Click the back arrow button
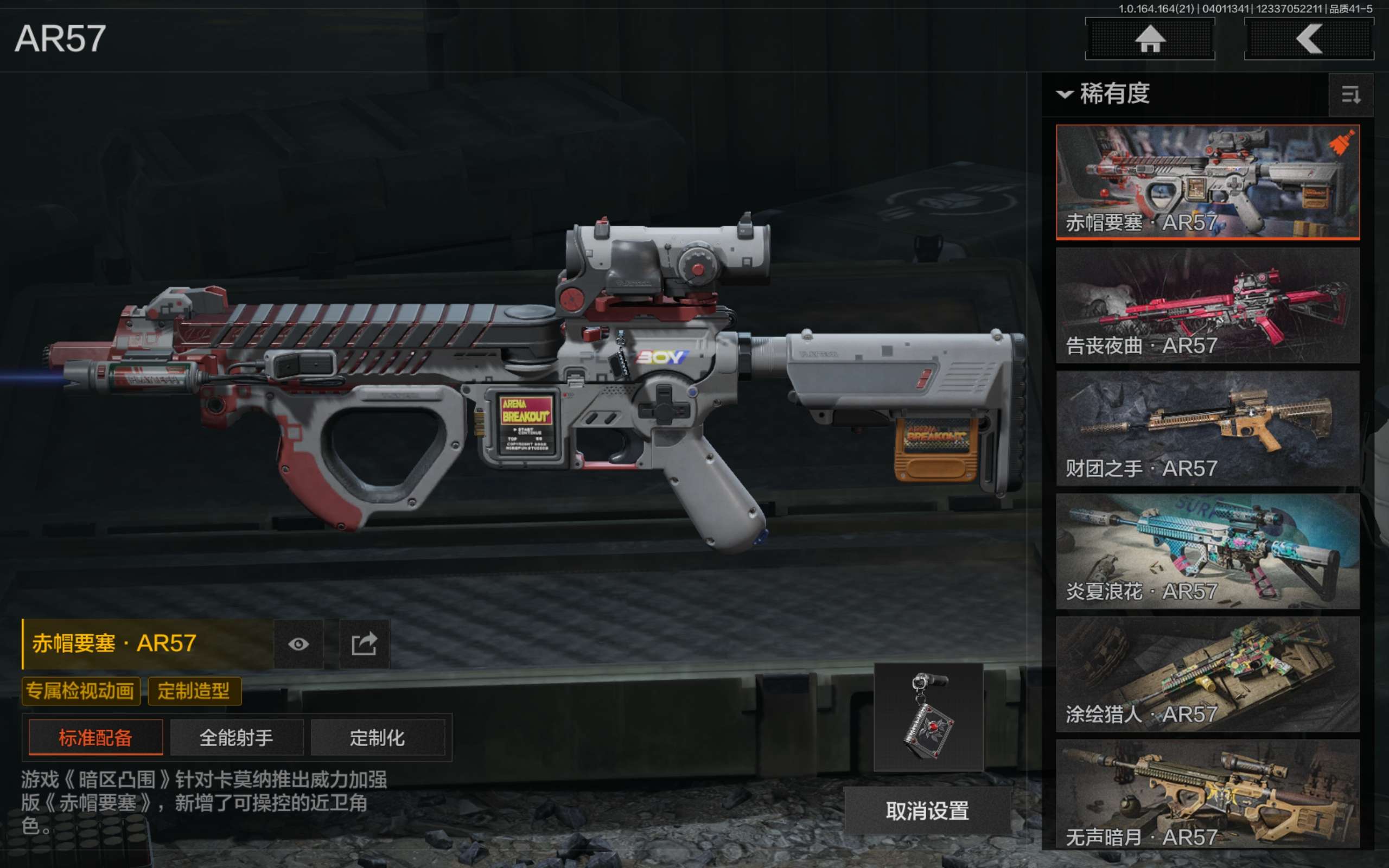Viewport: 1389px width, 868px height. click(1309, 39)
